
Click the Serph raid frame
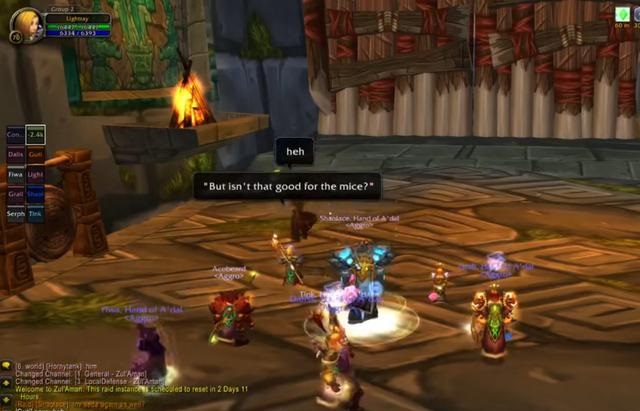point(15,213)
